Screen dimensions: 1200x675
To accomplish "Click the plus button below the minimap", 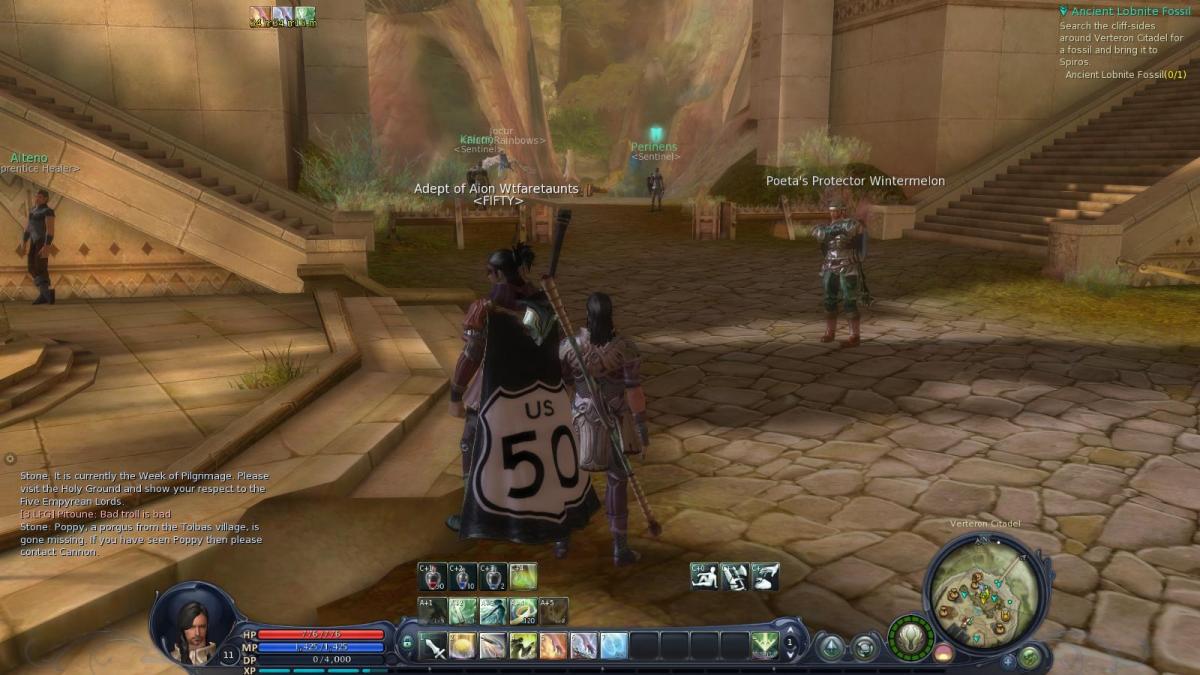I will pyautogui.click(x=1007, y=660).
